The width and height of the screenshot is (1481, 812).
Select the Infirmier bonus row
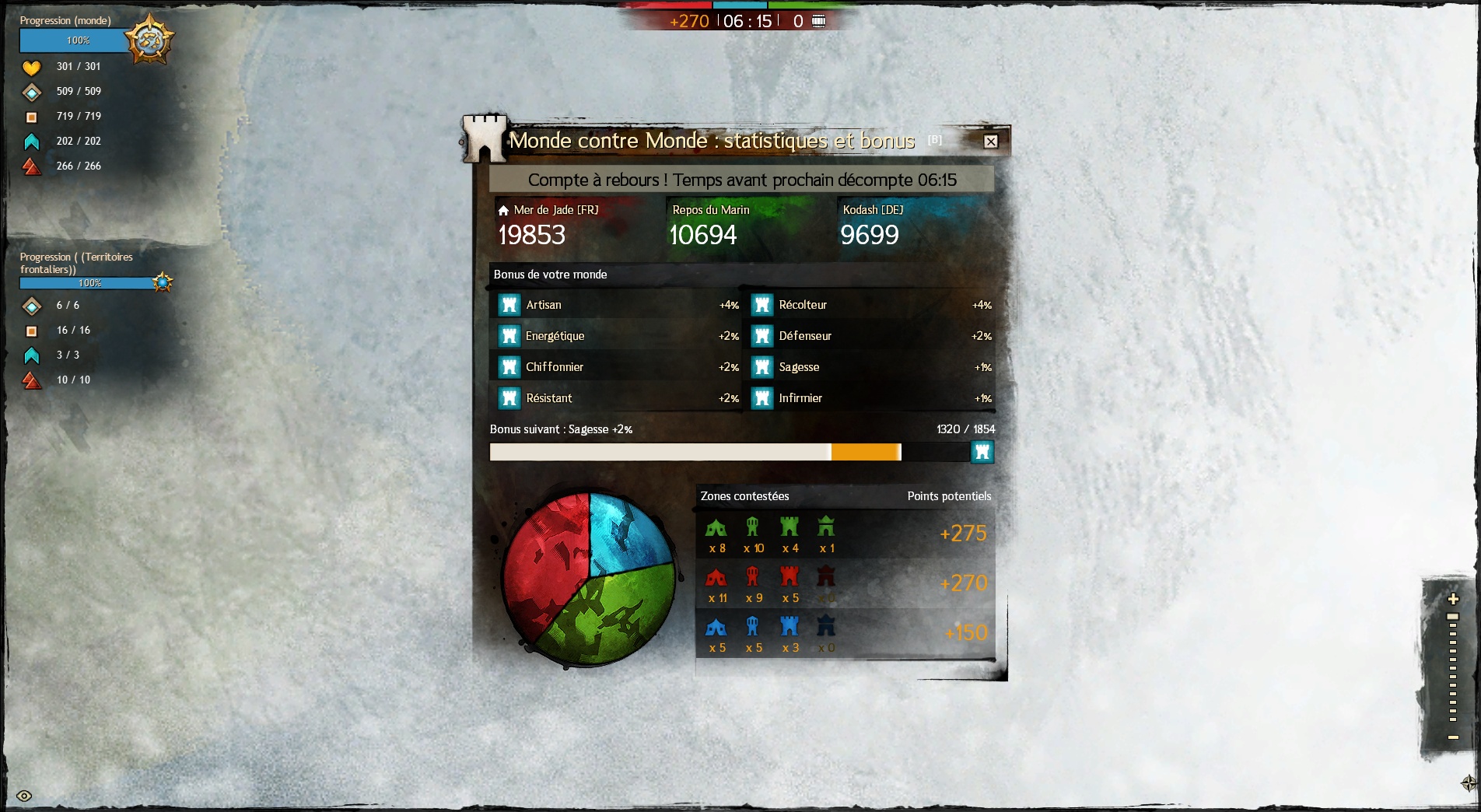[870, 398]
